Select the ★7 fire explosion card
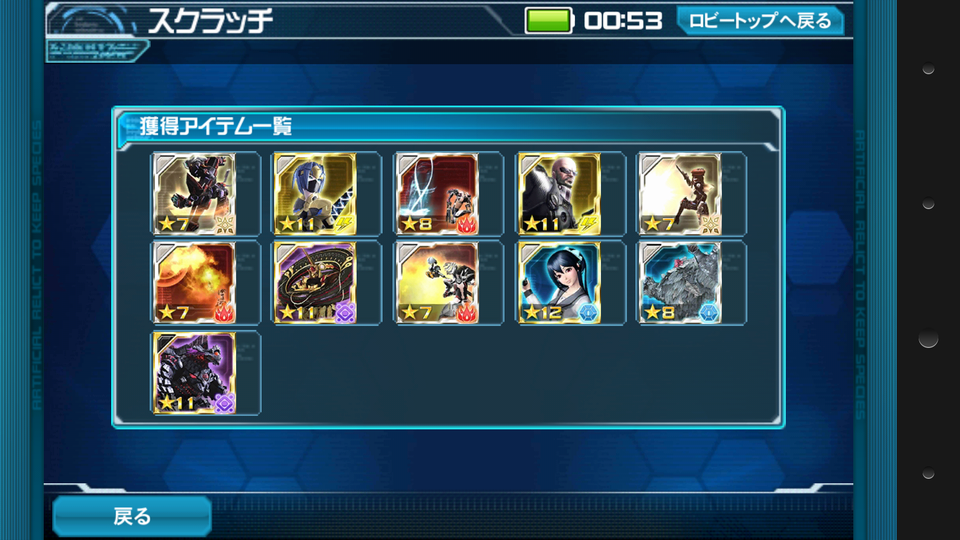This screenshot has height=540, width=960. [x=194, y=283]
